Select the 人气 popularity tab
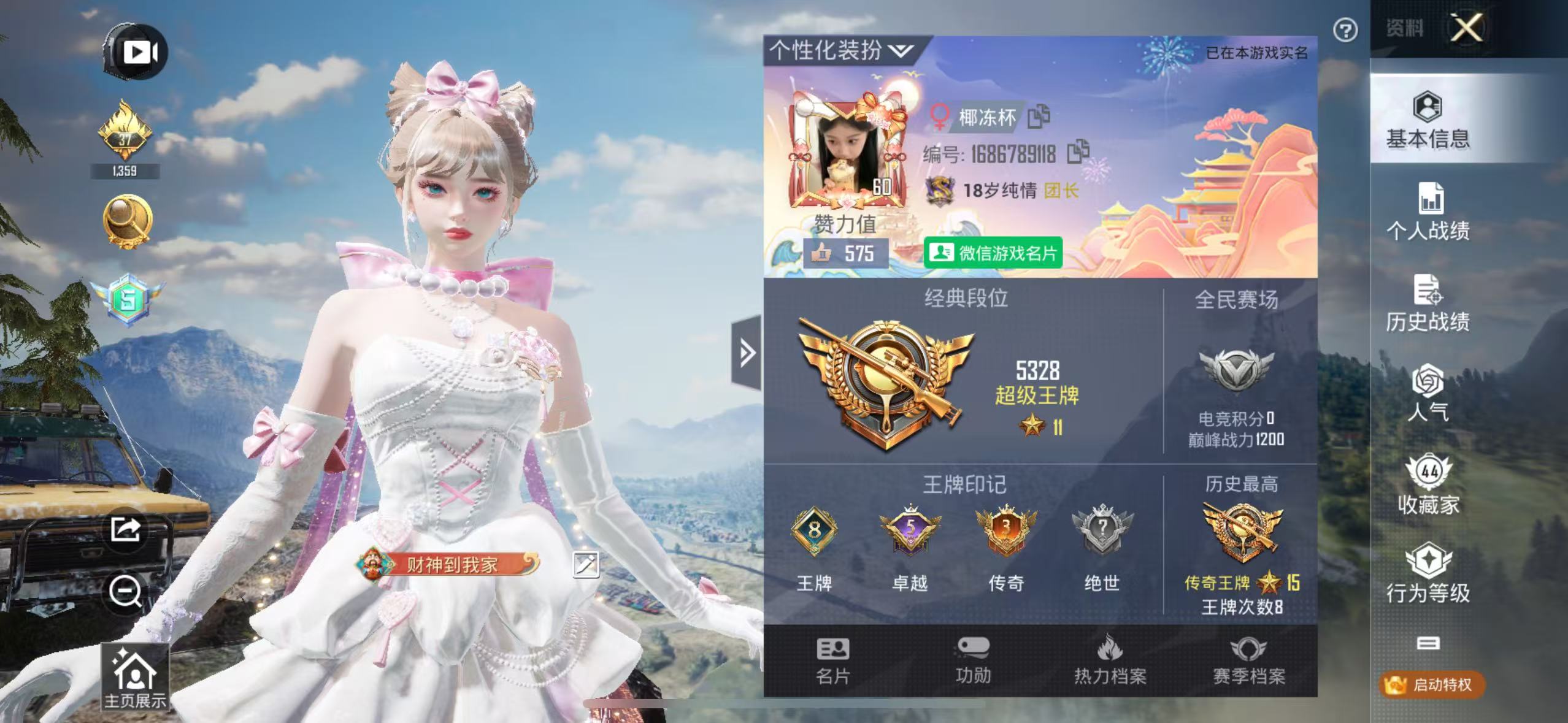This screenshot has height=723, width=1568. pyautogui.click(x=1428, y=393)
